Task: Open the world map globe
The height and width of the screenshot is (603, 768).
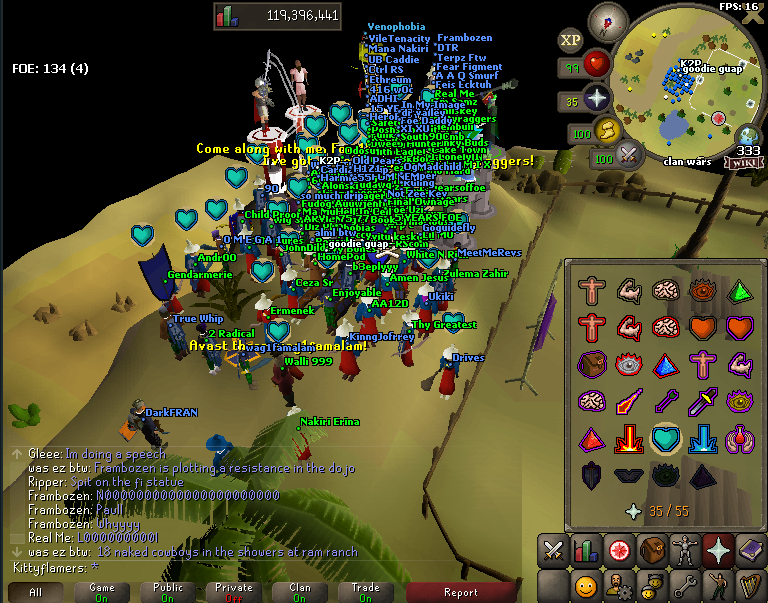Action: [748, 137]
